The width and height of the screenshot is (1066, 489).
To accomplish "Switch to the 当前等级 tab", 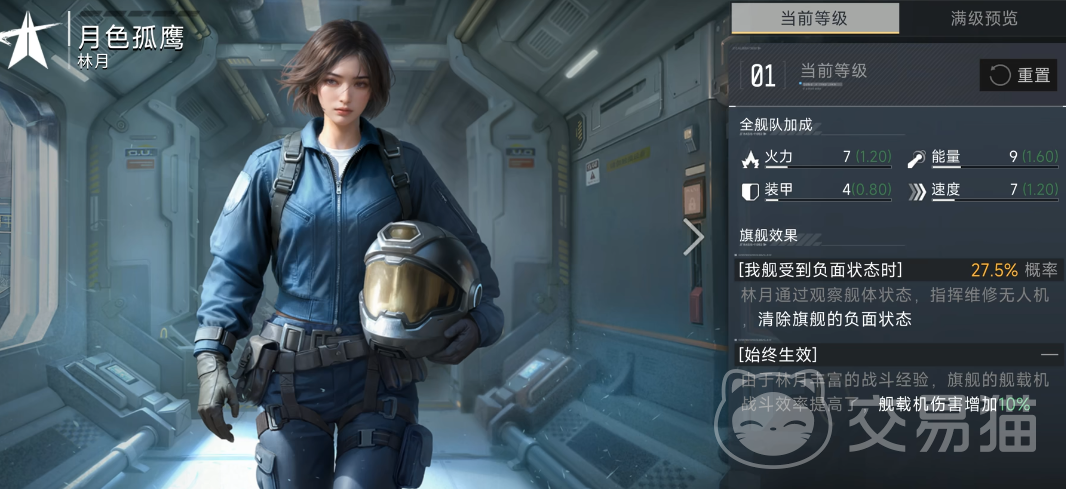I will point(815,19).
